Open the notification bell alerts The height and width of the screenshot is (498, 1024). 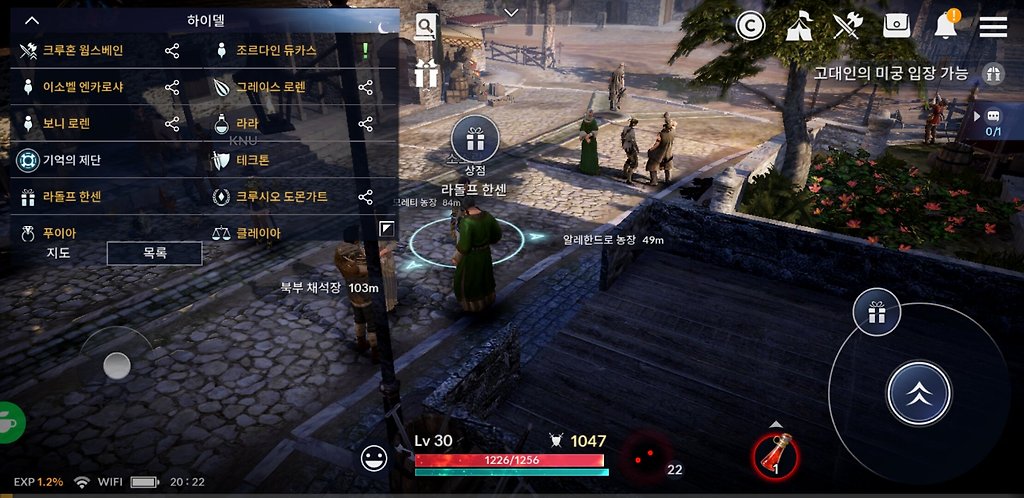pyautogui.click(x=945, y=27)
